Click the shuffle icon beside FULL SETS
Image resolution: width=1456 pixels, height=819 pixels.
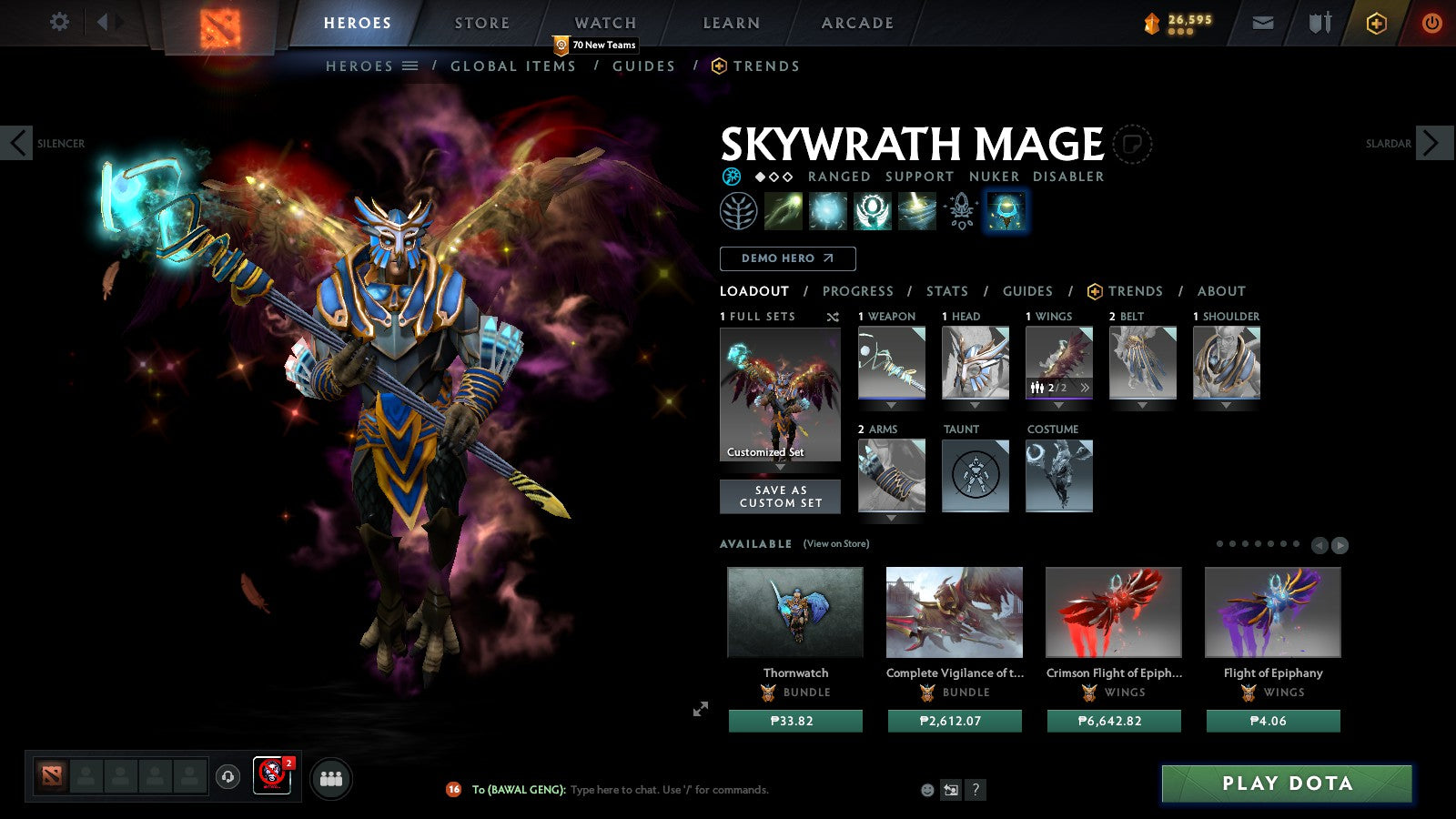click(832, 317)
